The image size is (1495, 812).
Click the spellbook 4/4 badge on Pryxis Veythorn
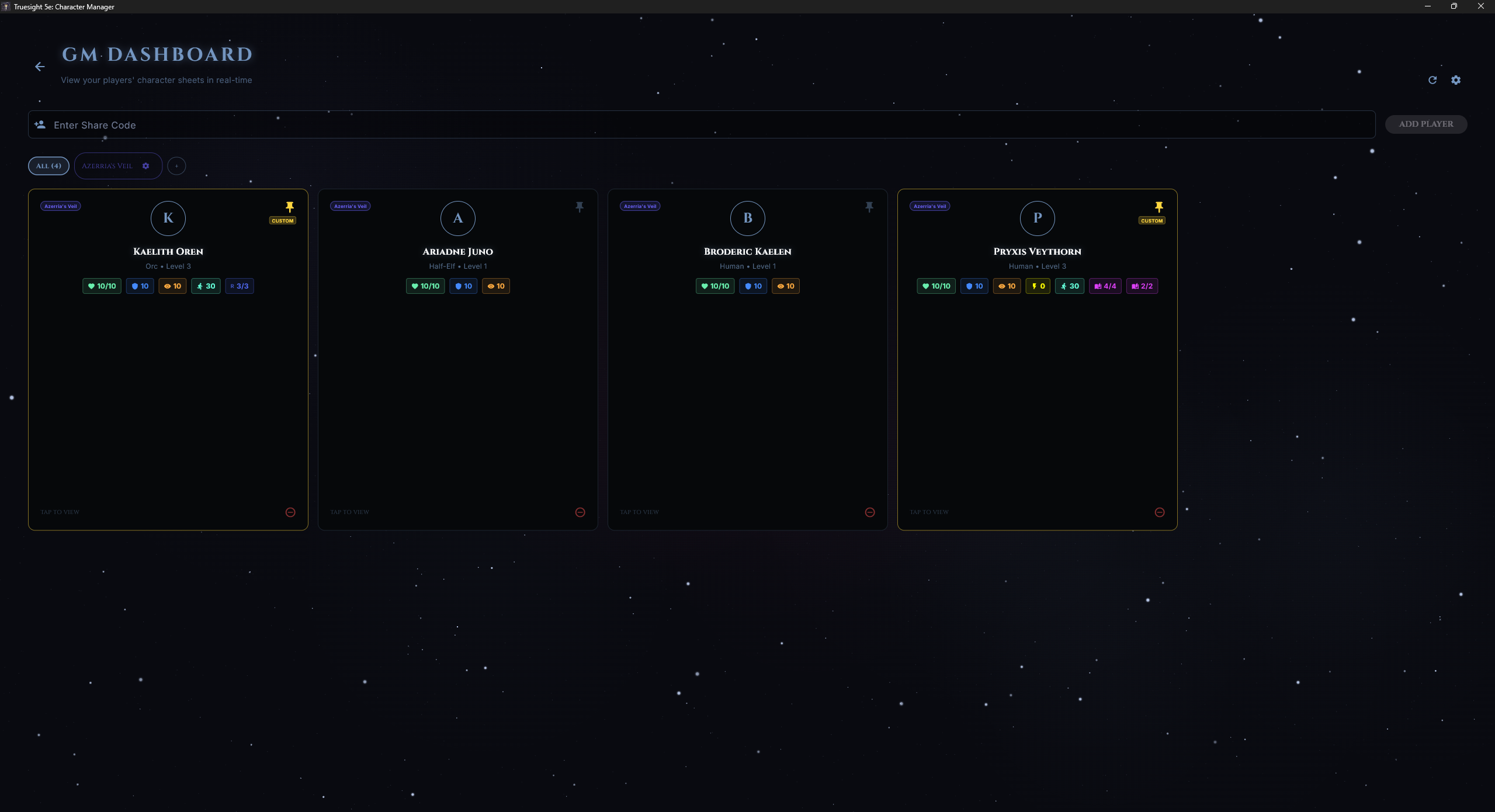(x=1105, y=286)
